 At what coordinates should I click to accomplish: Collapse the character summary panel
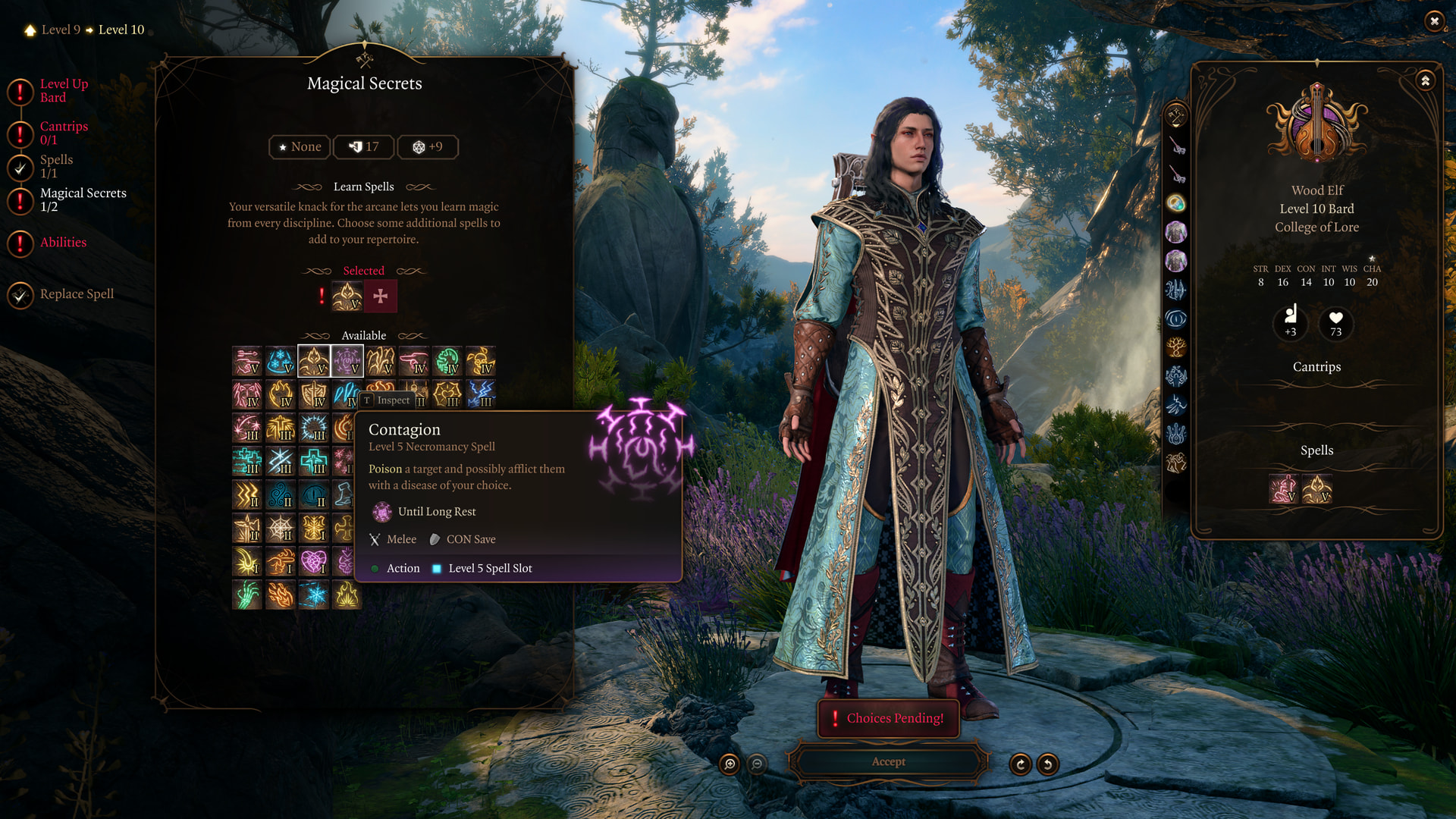pos(1426,80)
